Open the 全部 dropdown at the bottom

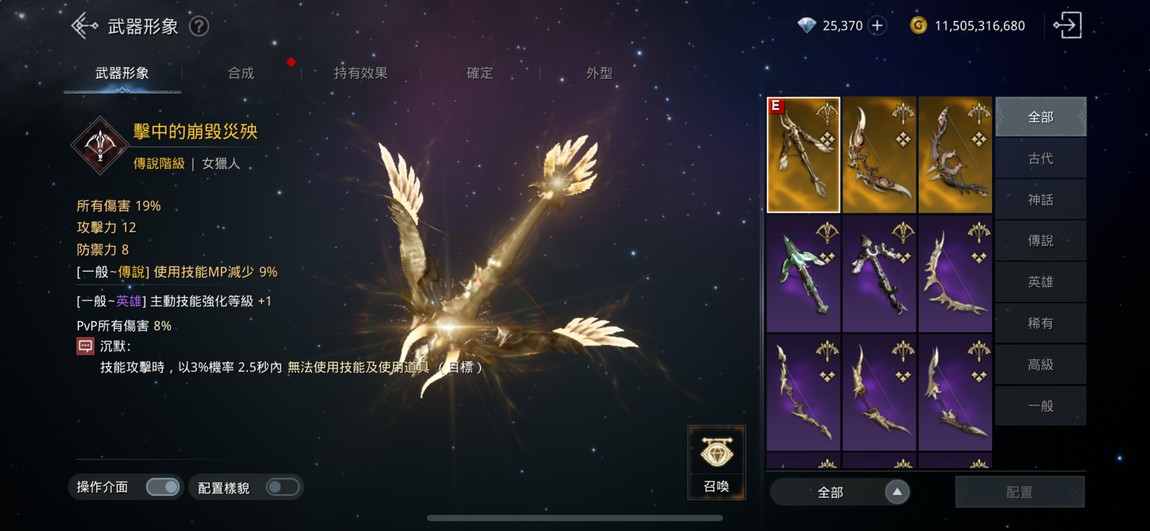point(840,492)
